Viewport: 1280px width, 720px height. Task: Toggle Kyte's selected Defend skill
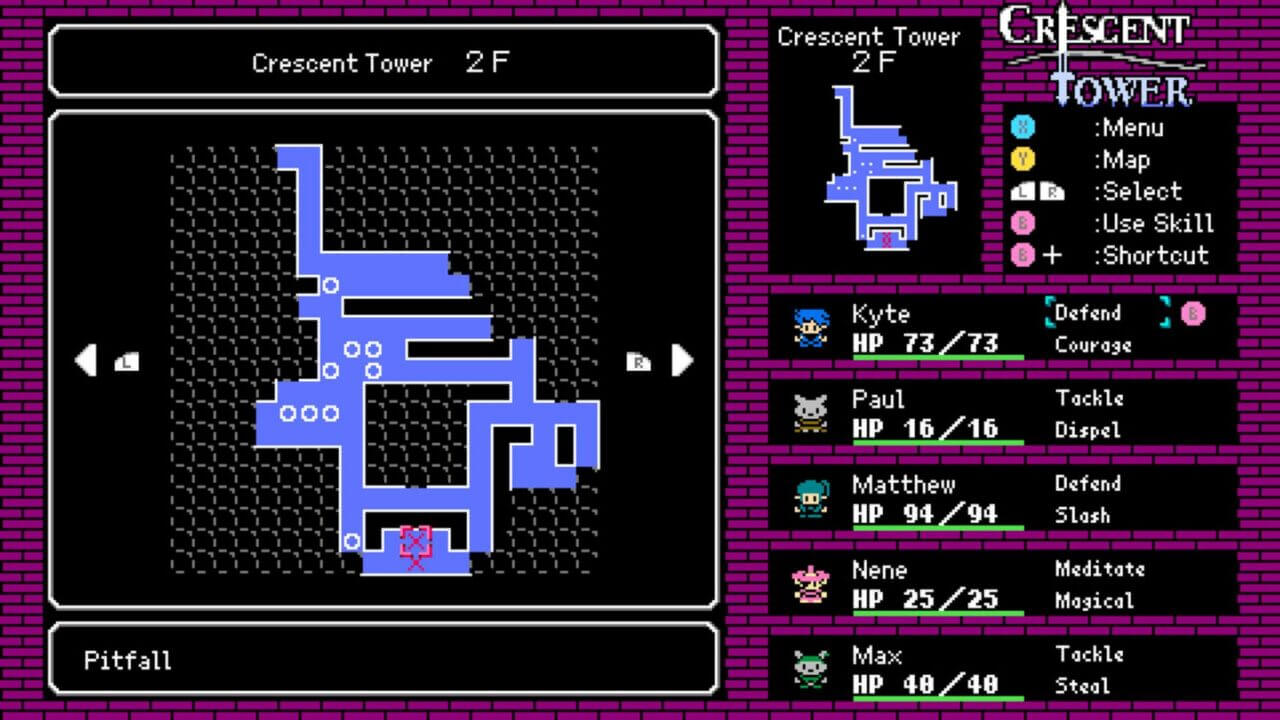click(x=1090, y=313)
